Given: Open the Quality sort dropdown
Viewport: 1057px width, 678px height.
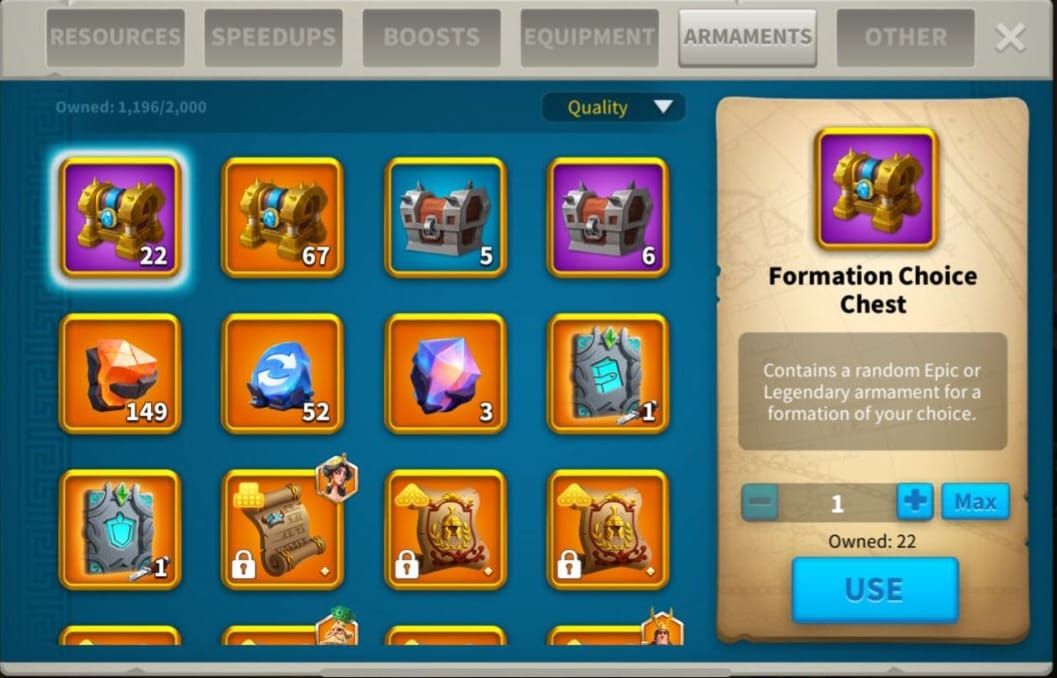Looking at the screenshot, I should pos(613,107).
